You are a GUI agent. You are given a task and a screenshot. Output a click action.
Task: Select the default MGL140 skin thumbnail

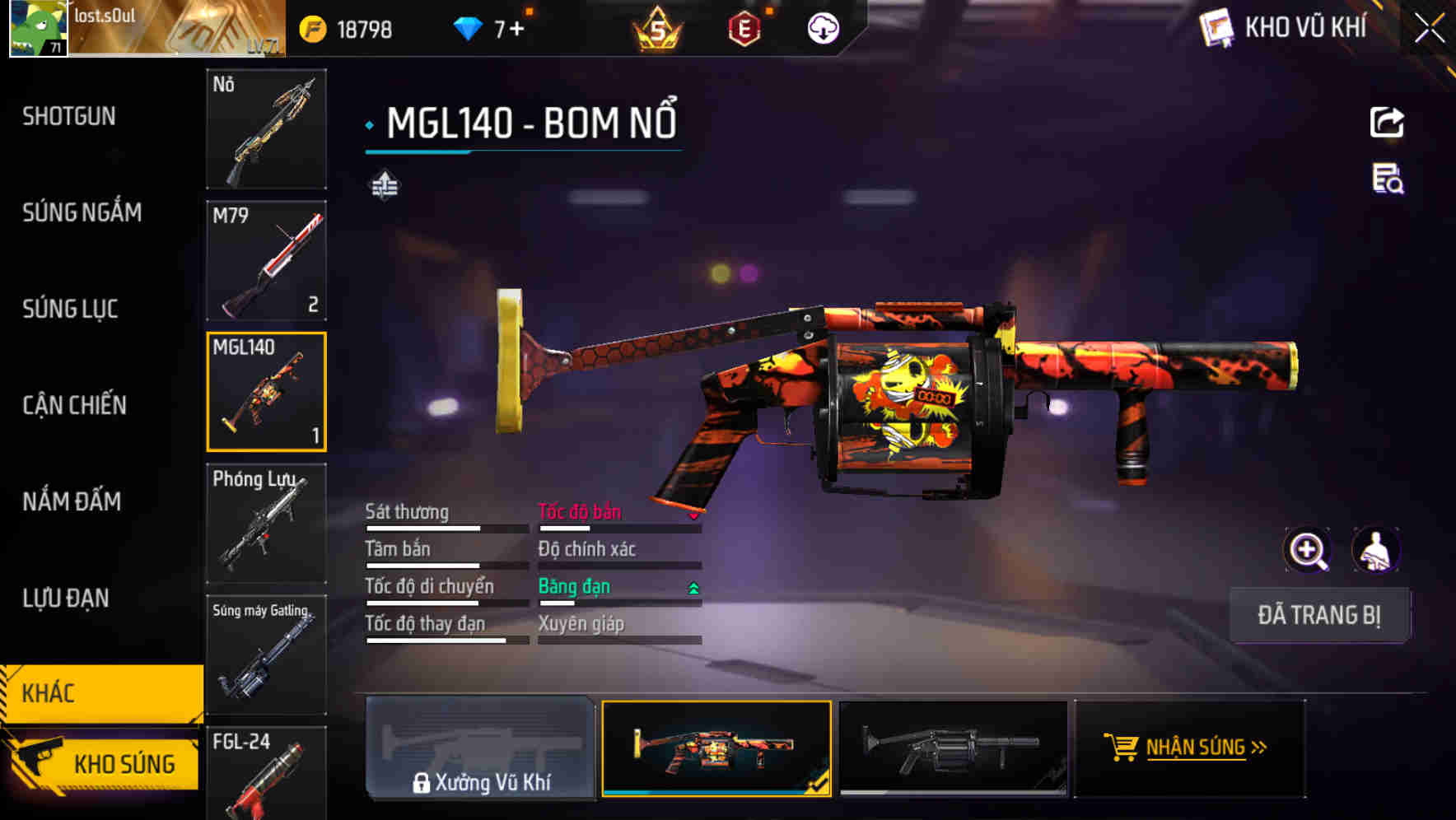[957, 749]
